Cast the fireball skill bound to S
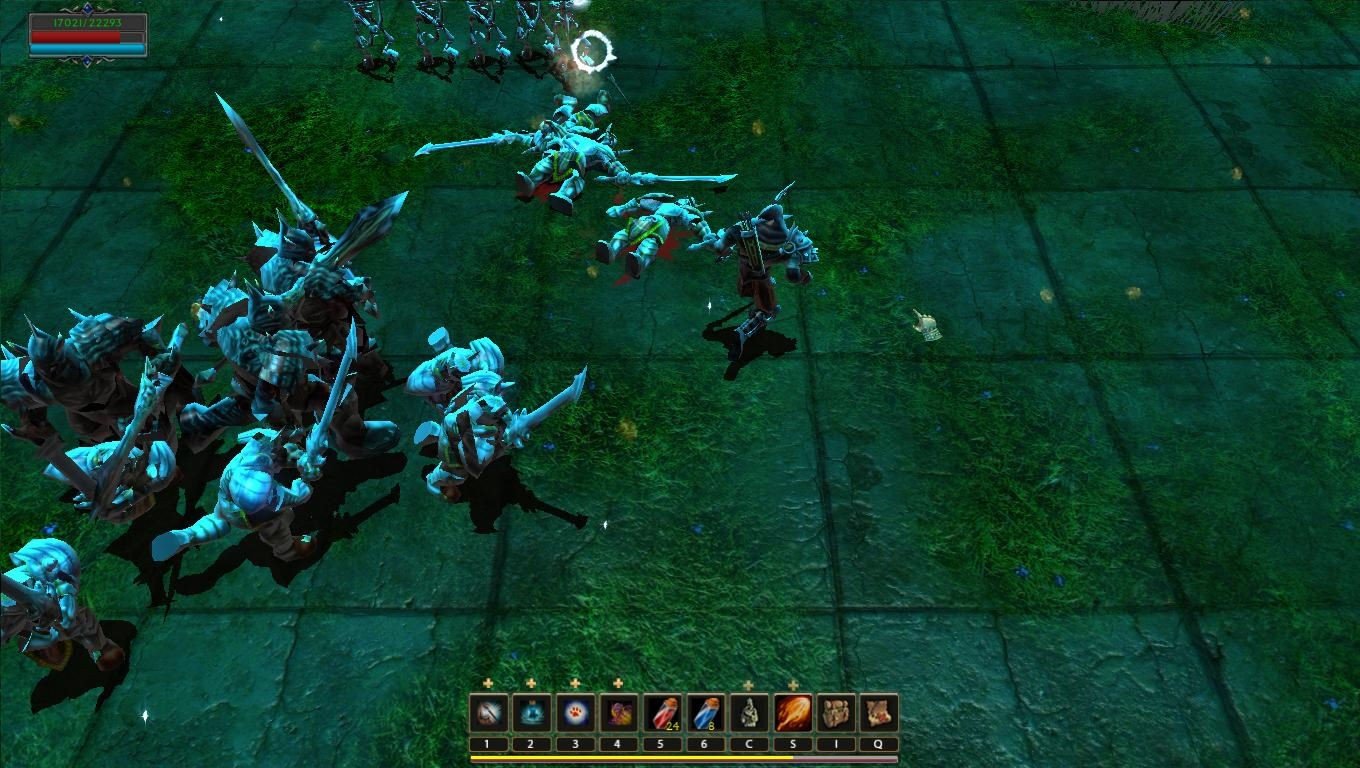The width and height of the screenshot is (1360, 768). click(x=792, y=711)
